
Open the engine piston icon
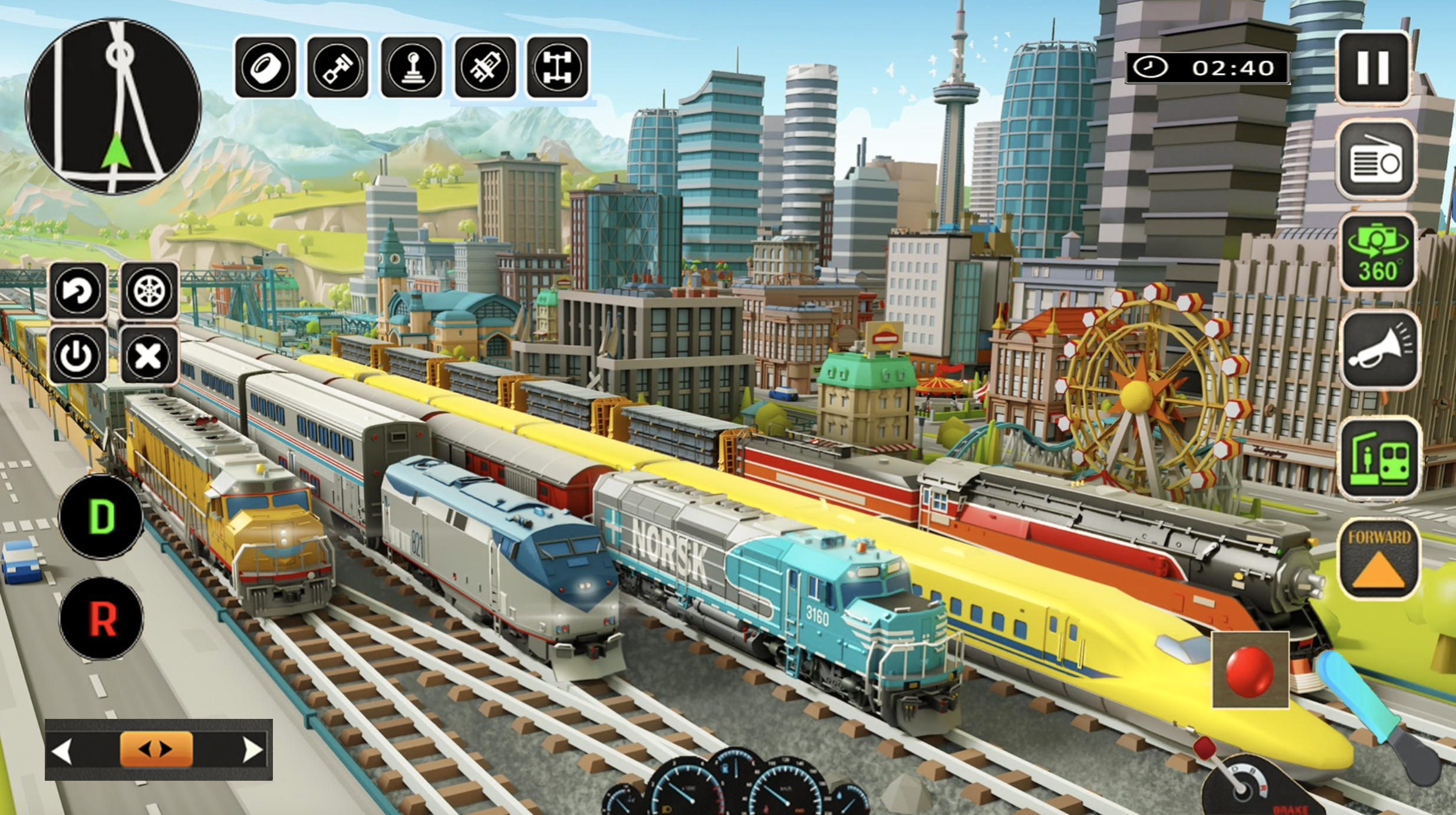click(338, 67)
